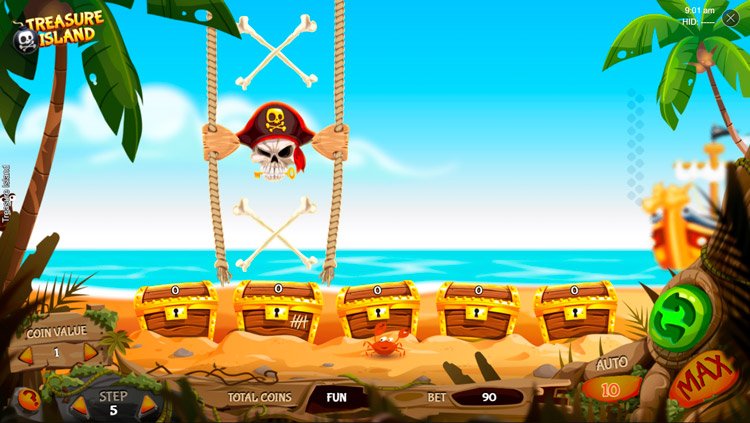Decrease Coin Value with left arrow
The image size is (750, 423).
[27, 354]
